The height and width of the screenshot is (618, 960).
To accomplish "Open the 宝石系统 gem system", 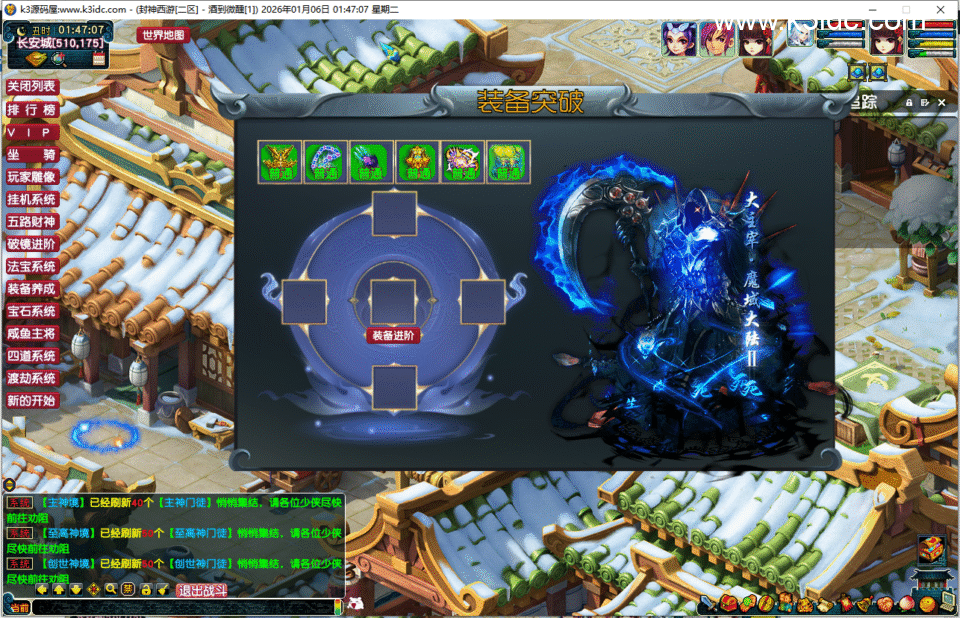I will [32, 311].
